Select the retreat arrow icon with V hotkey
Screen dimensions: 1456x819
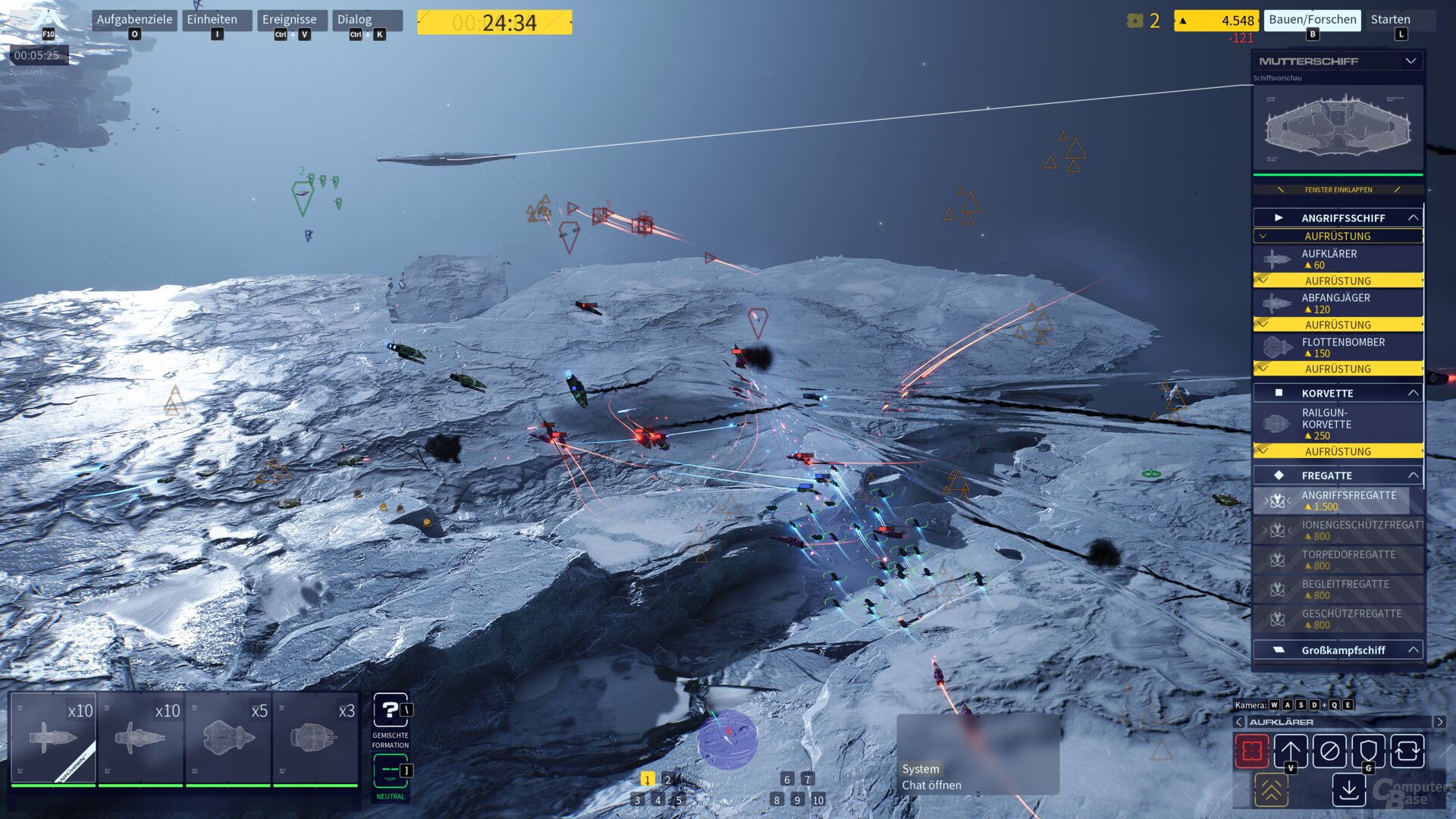pos(1291,751)
